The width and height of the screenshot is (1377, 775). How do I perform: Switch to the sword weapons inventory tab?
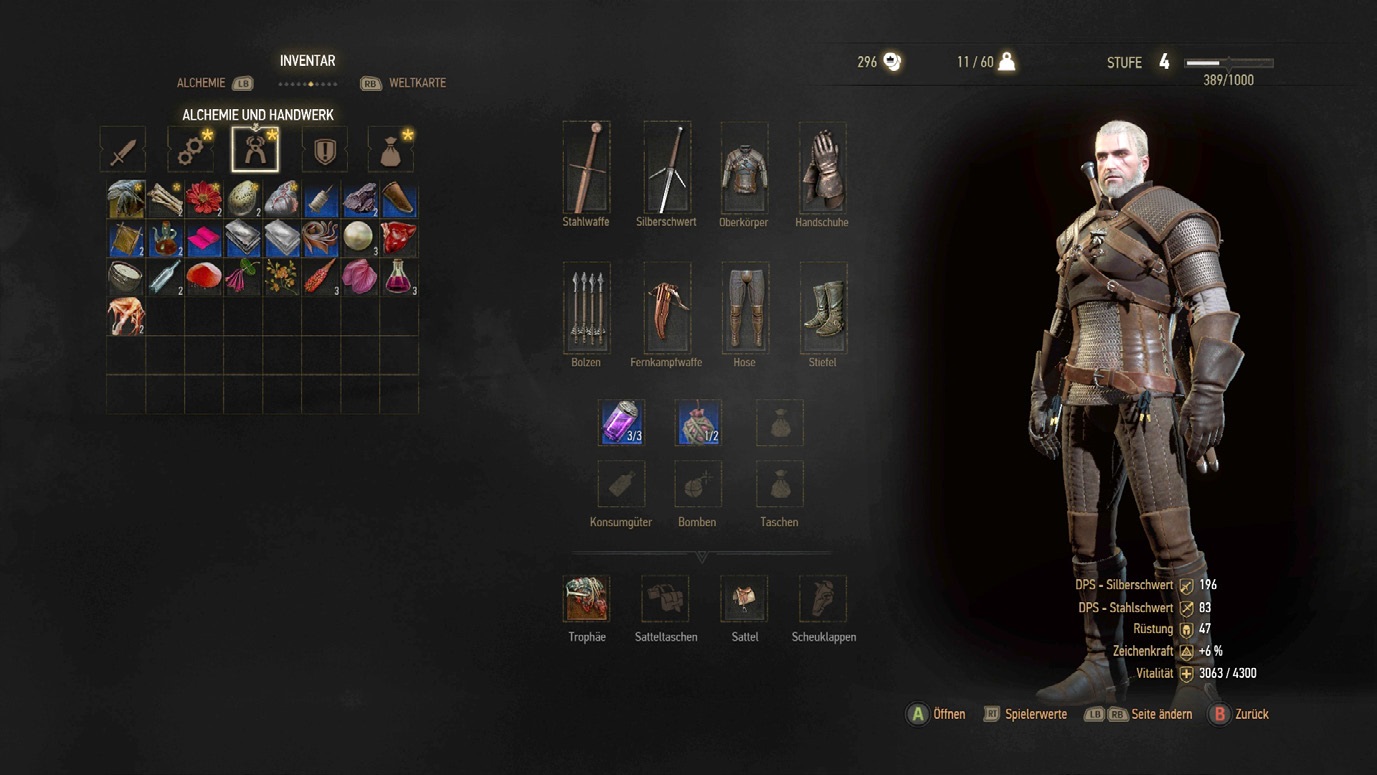(x=122, y=150)
